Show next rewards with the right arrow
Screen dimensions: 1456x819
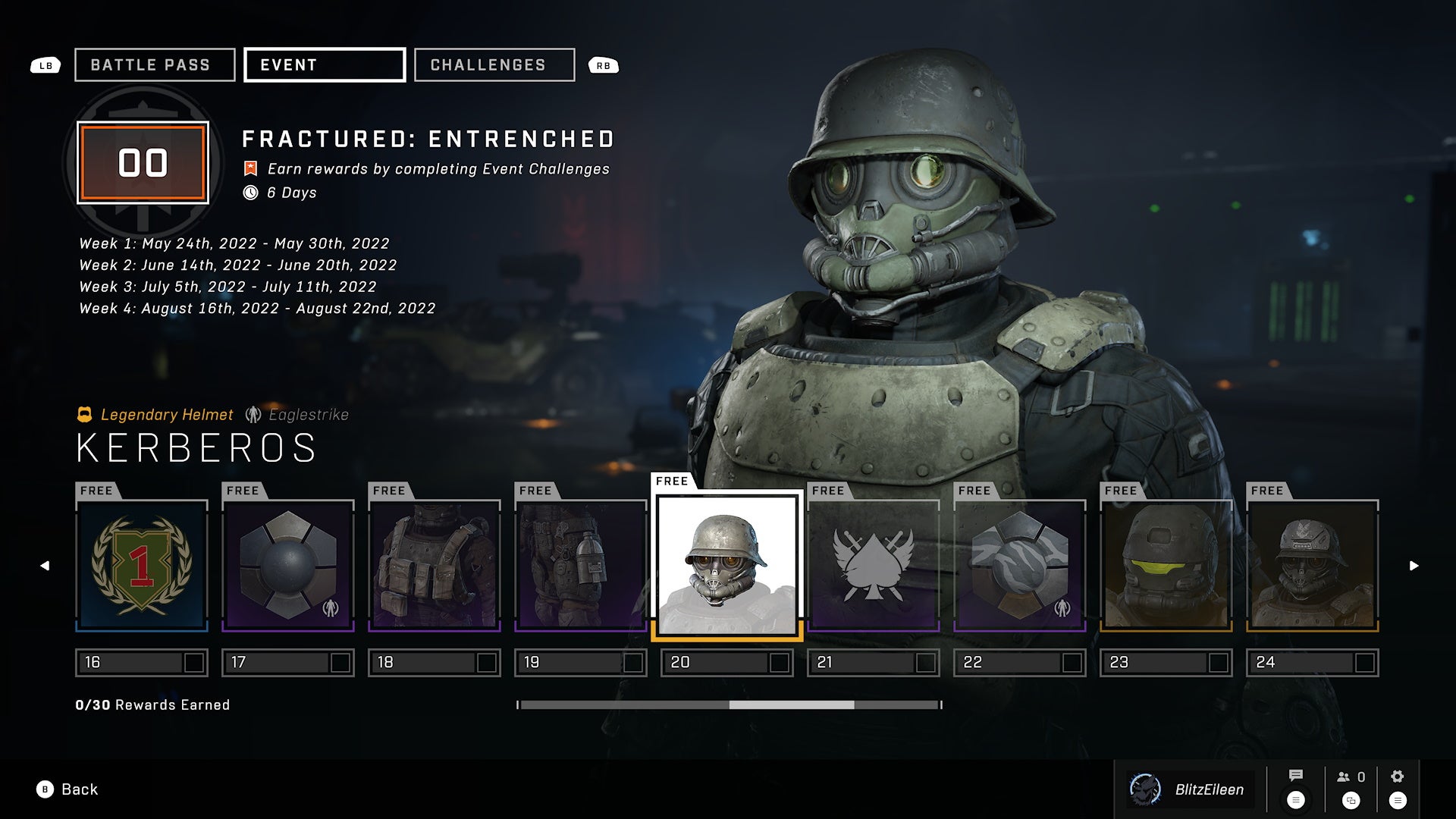(1414, 566)
